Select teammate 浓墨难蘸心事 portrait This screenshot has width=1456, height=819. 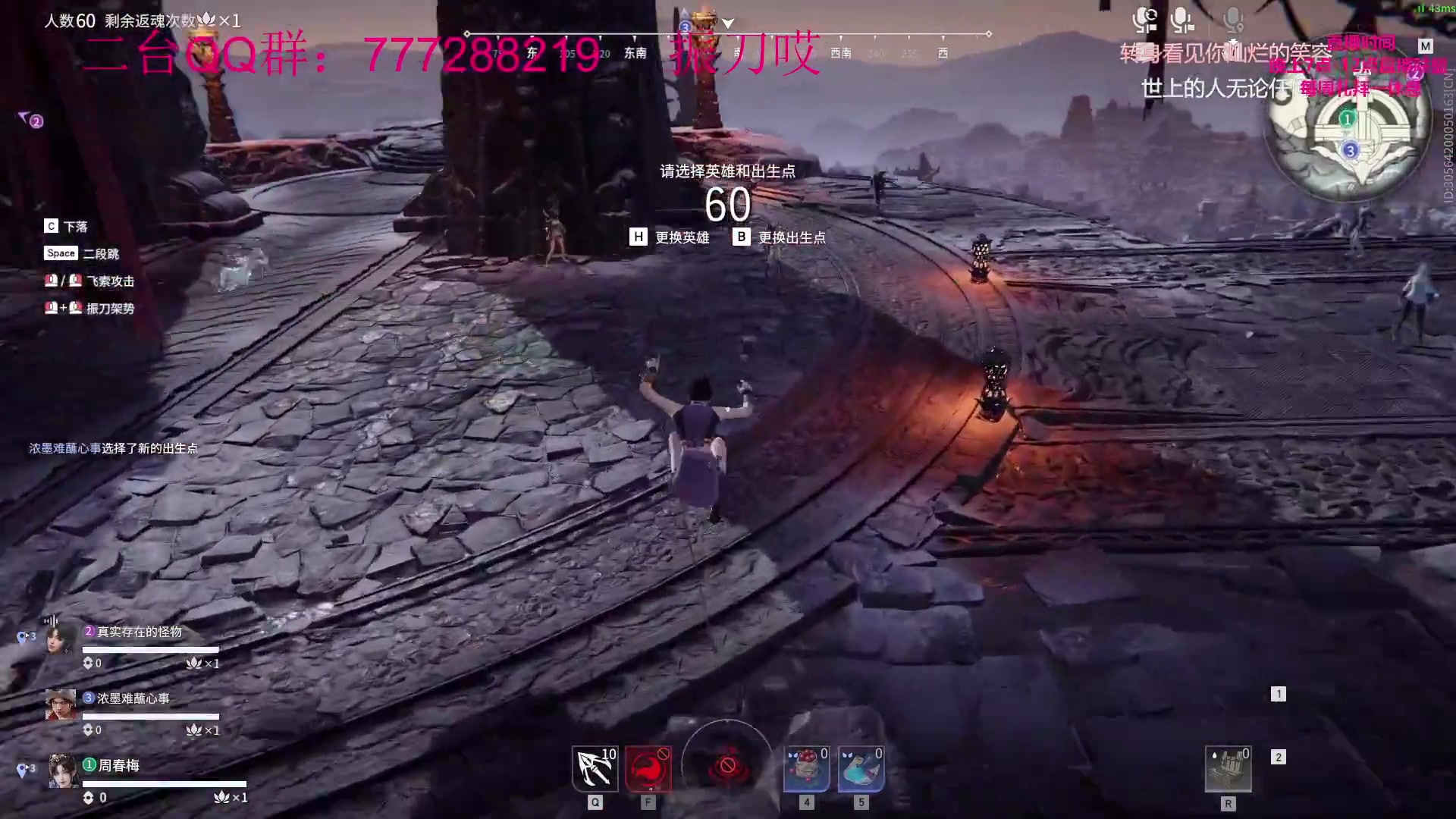[x=61, y=704]
